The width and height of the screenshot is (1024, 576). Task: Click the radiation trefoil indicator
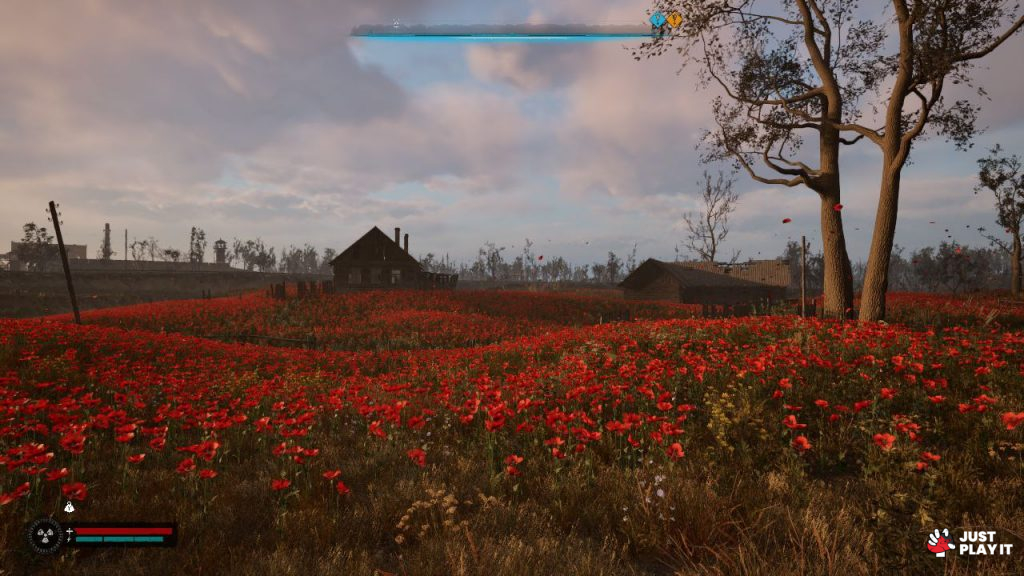coord(45,535)
